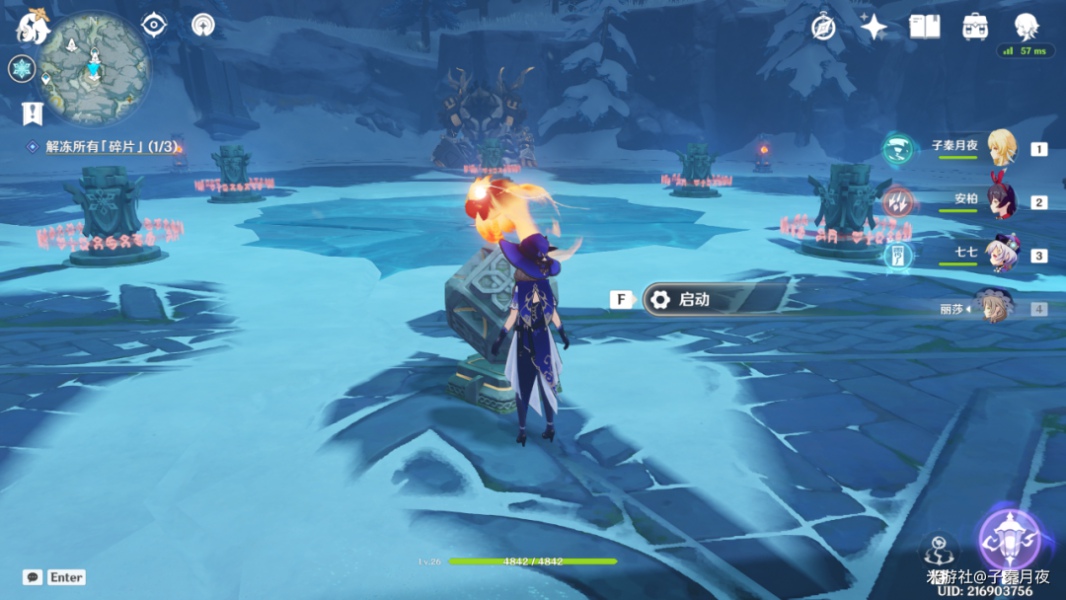
Task: Switch to party member 子秦月夜
Action: (1000, 148)
